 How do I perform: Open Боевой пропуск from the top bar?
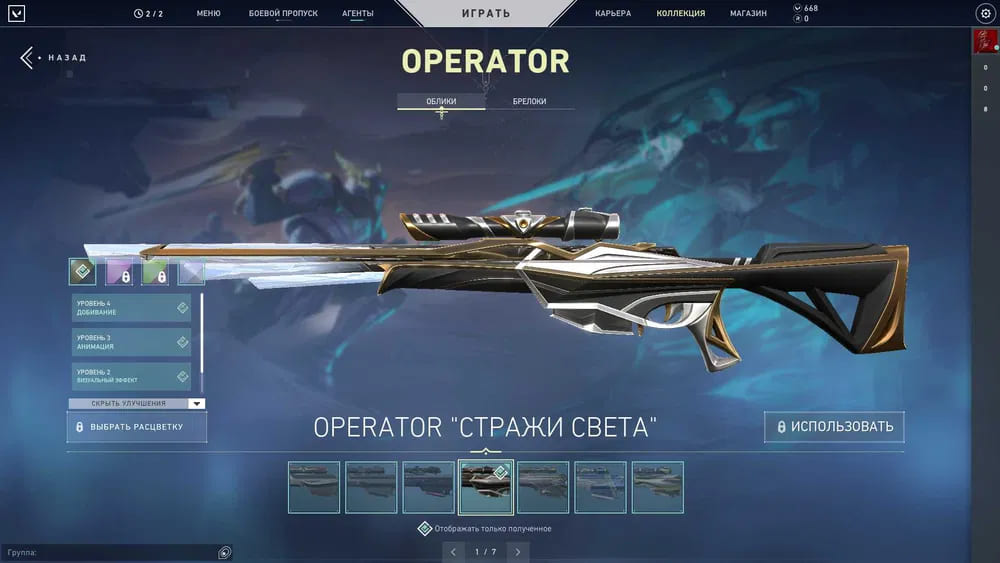[x=283, y=13]
